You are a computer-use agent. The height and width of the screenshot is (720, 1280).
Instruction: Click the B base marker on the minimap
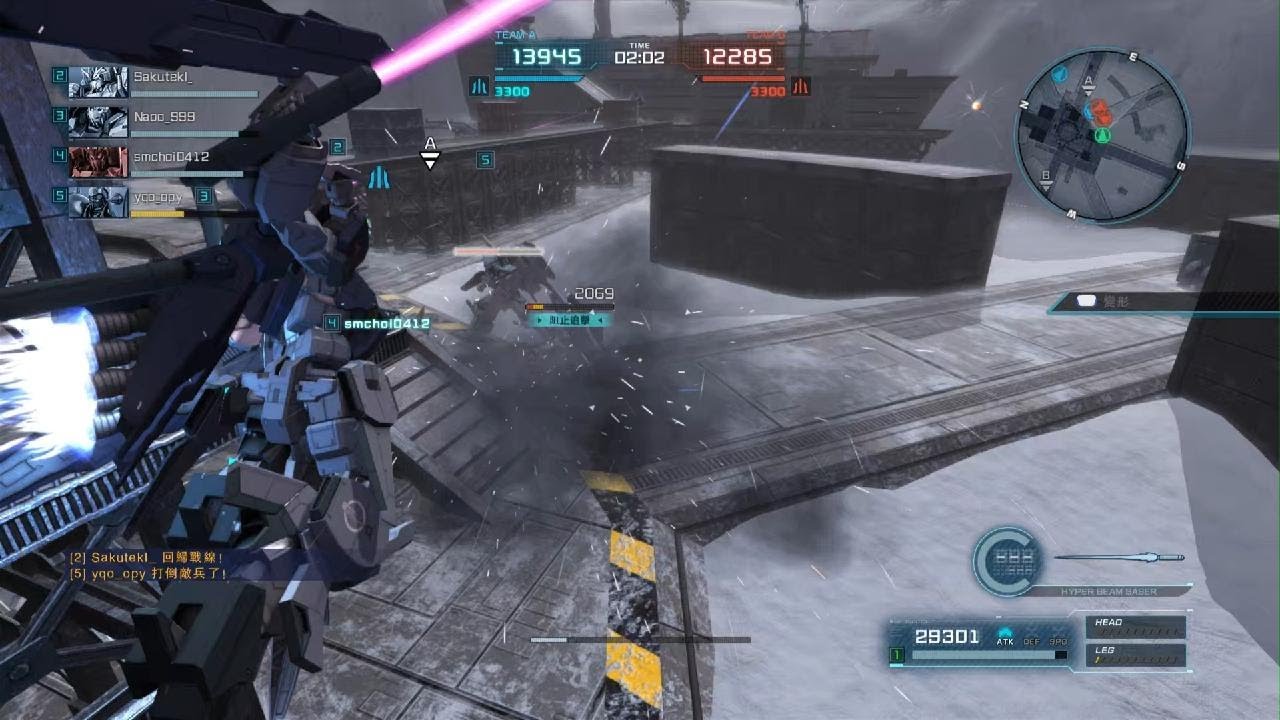(1046, 177)
